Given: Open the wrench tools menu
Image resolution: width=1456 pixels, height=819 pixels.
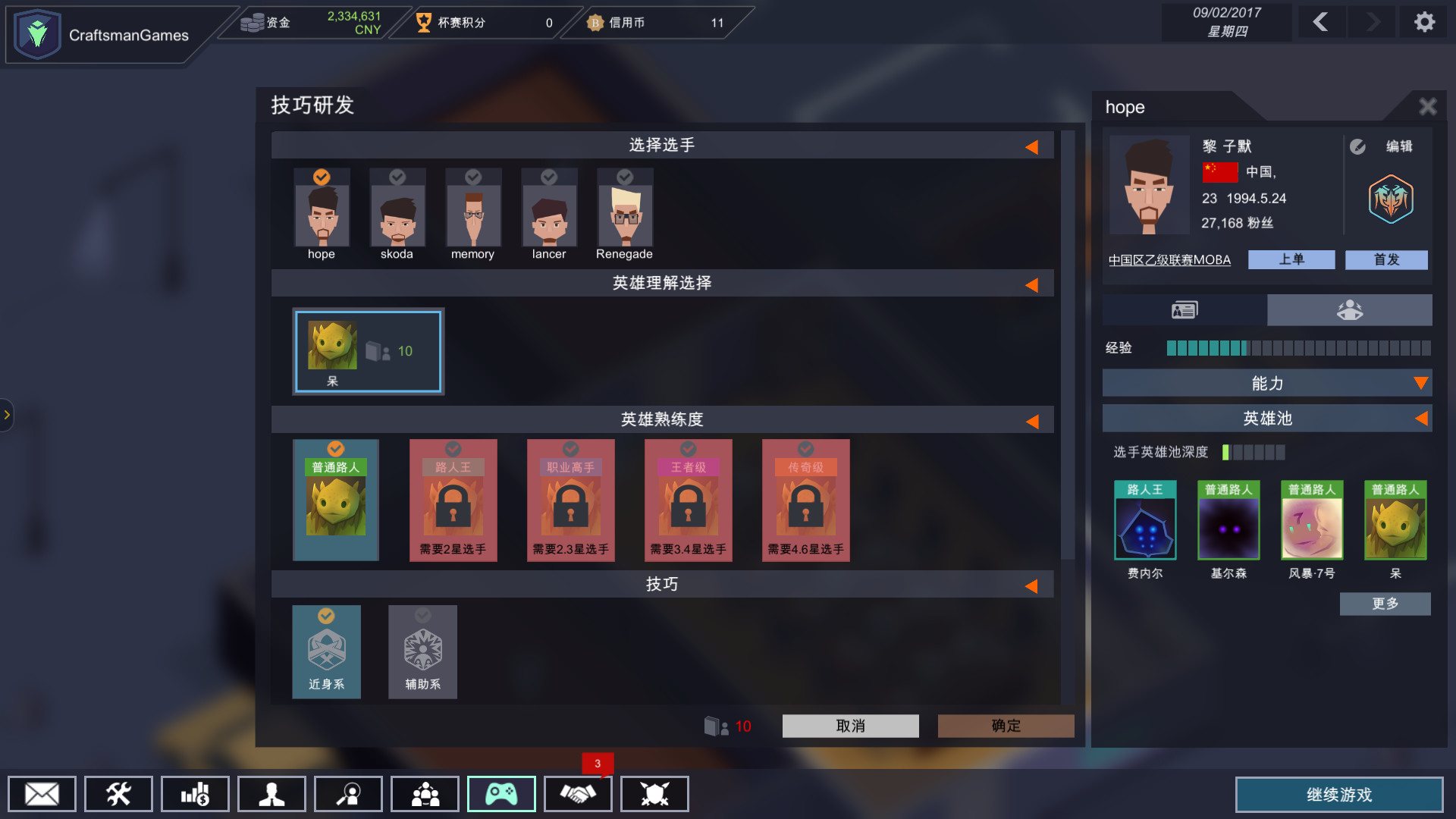Looking at the screenshot, I should pos(118,793).
